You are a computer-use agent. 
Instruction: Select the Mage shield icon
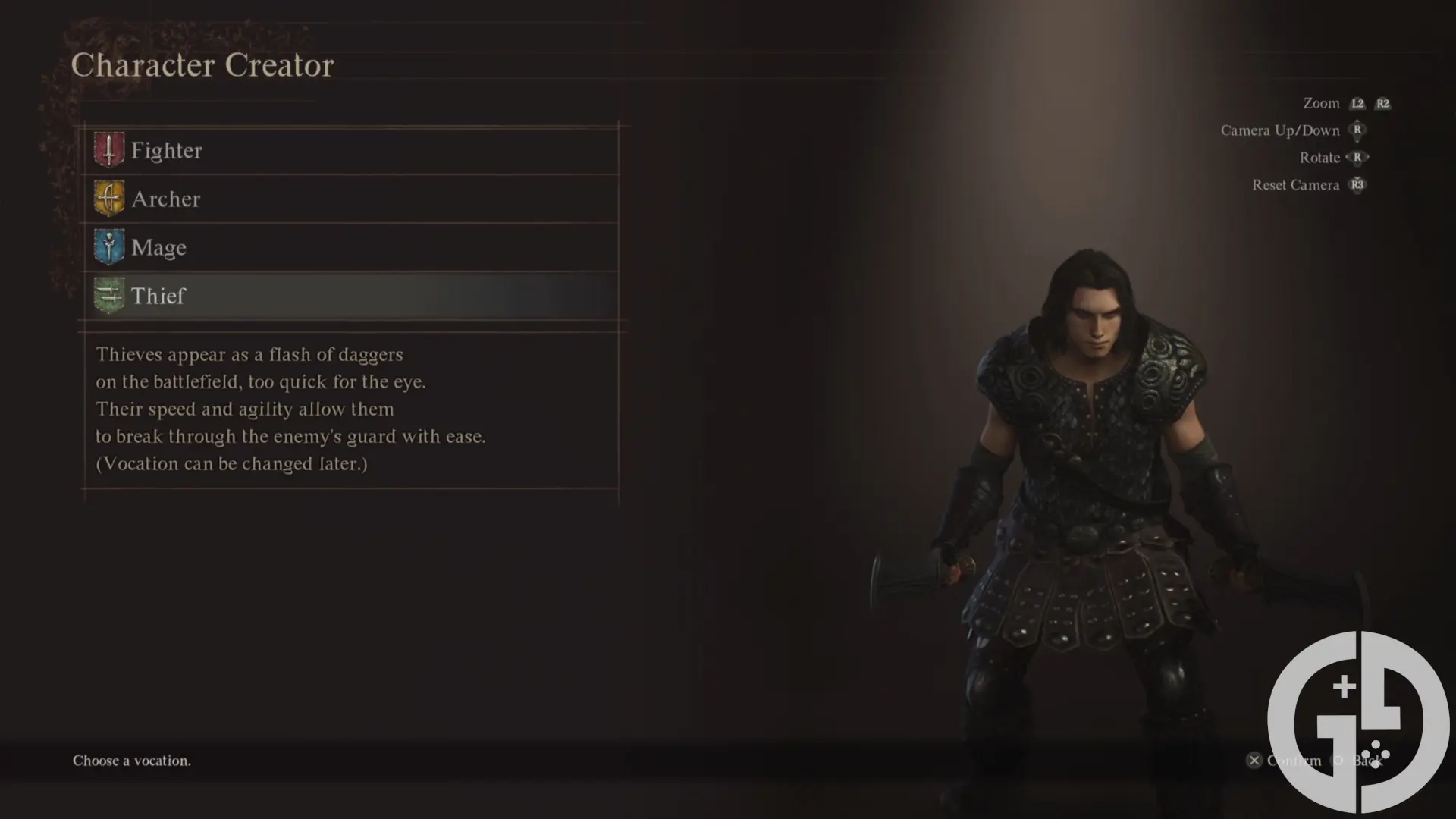pos(108,247)
